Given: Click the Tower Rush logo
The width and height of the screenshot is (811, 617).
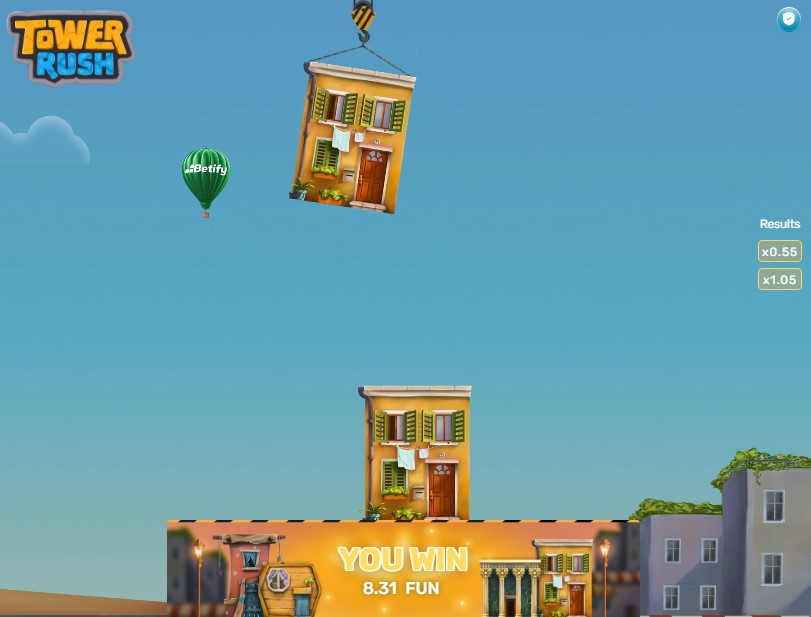Looking at the screenshot, I should pyautogui.click(x=70, y=47).
